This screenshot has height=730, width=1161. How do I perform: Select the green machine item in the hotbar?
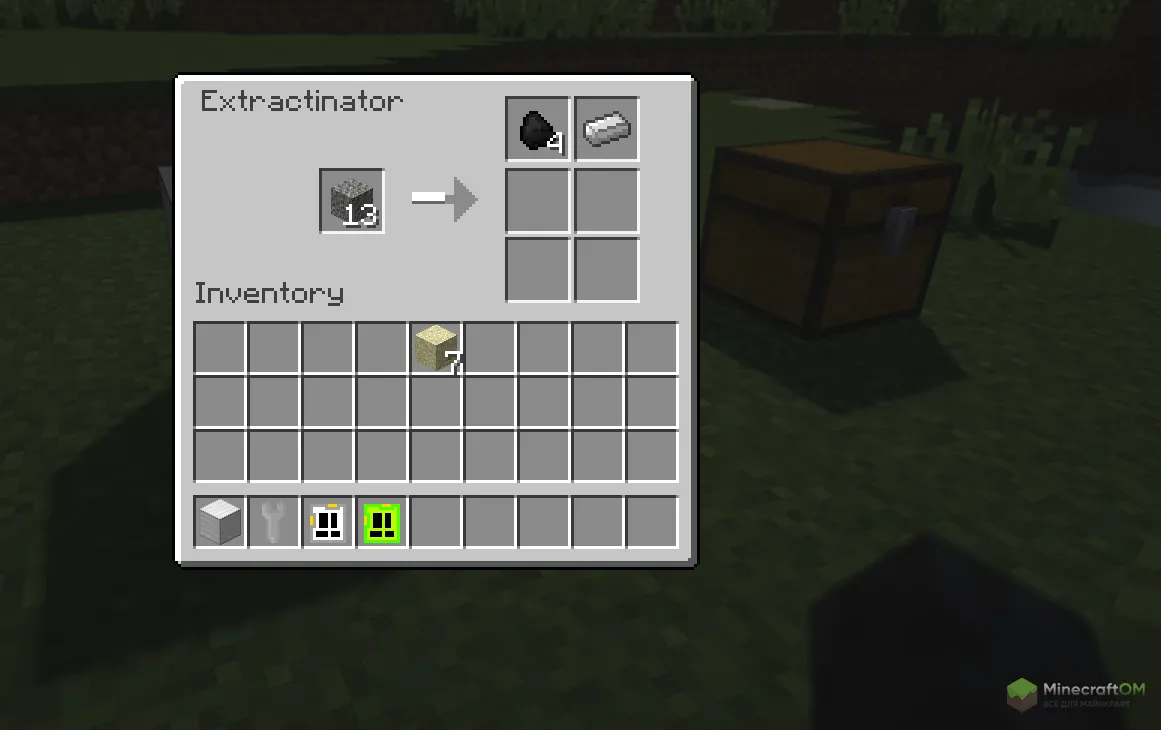pos(382,522)
